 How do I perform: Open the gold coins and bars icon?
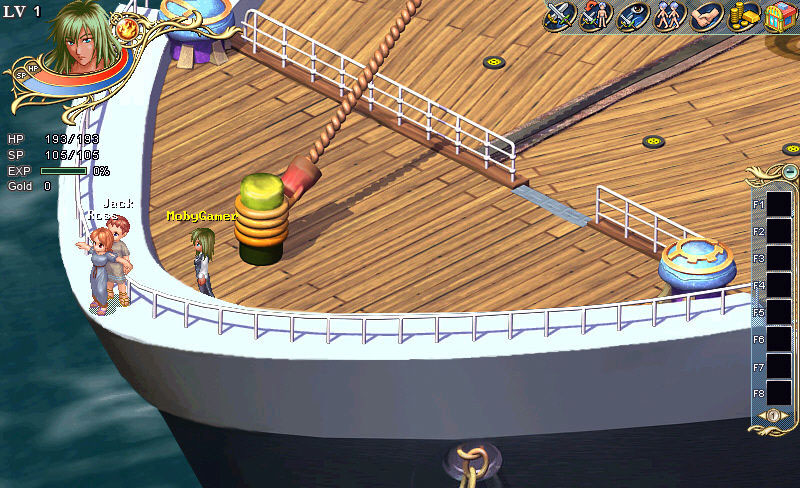(x=743, y=17)
